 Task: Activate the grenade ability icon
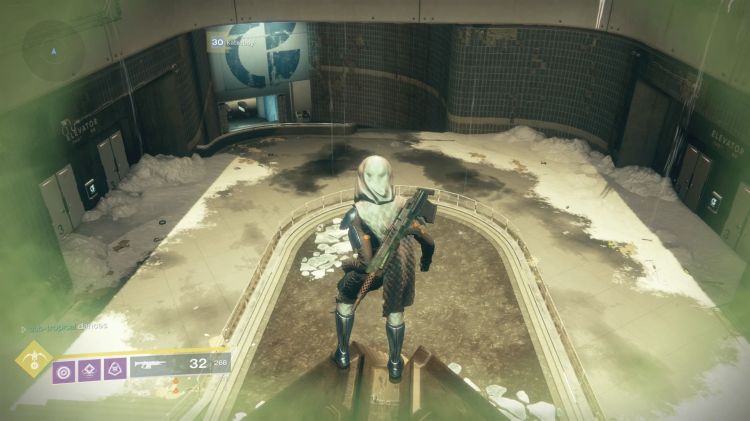[x=64, y=369]
